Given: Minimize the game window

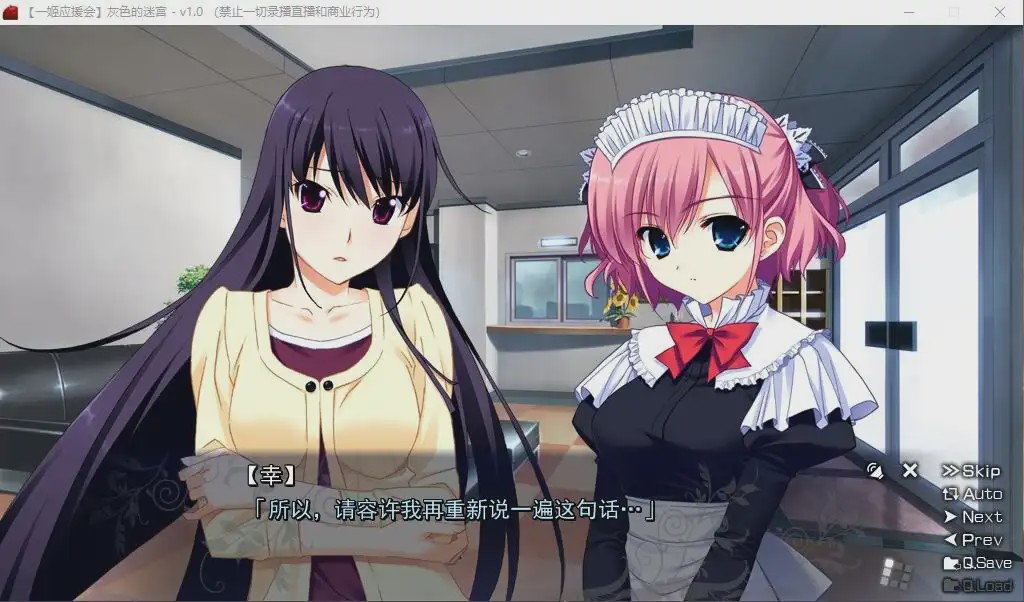Looking at the screenshot, I should pyautogui.click(x=908, y=12).
